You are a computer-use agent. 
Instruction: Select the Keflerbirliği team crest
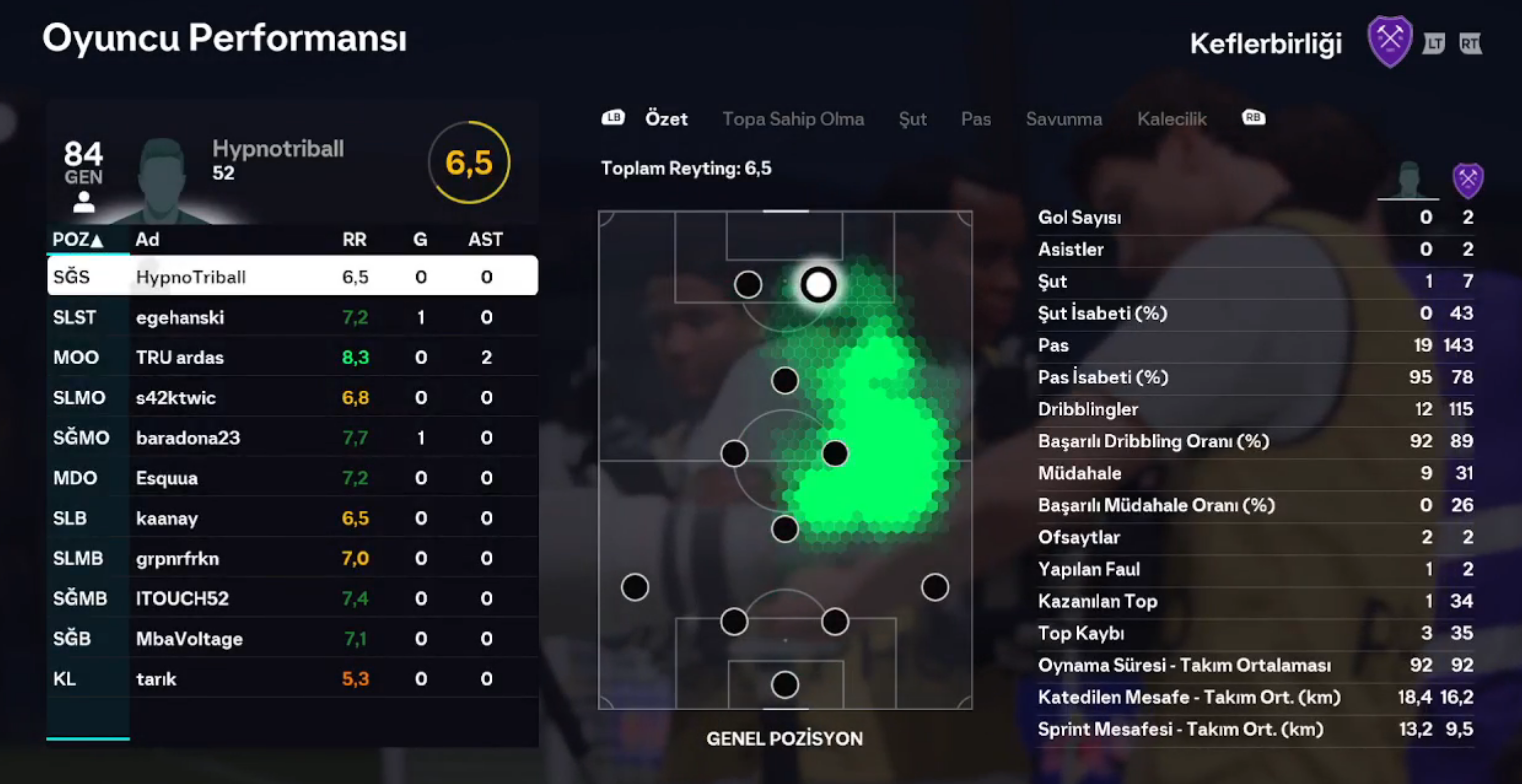click(1389, 42)
